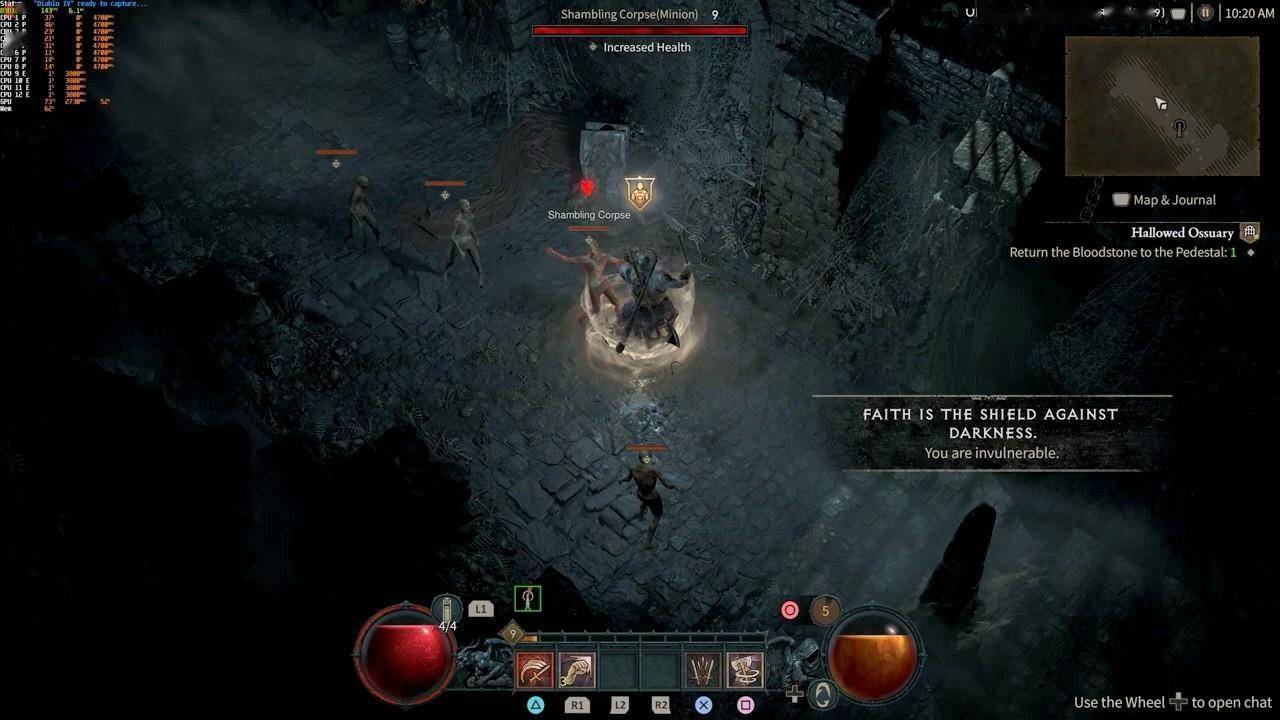The height and width of the screenshot is (720, 1280).
Task: Click the Shambling Corpse target health bar
Action: (x=639, y=31)
